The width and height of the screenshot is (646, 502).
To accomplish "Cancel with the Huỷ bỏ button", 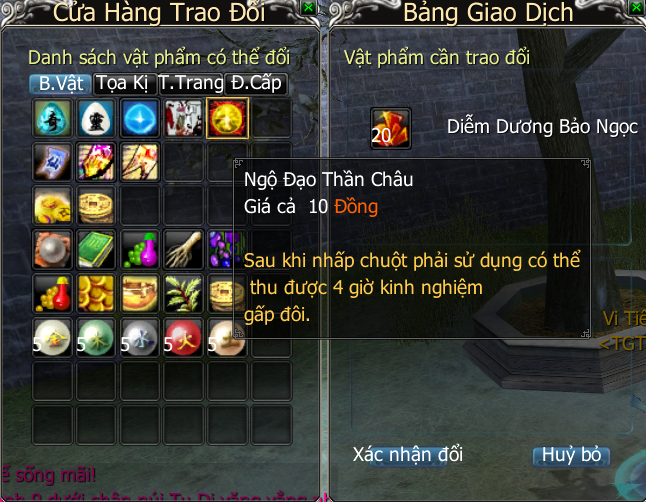I will click(571, 455).
